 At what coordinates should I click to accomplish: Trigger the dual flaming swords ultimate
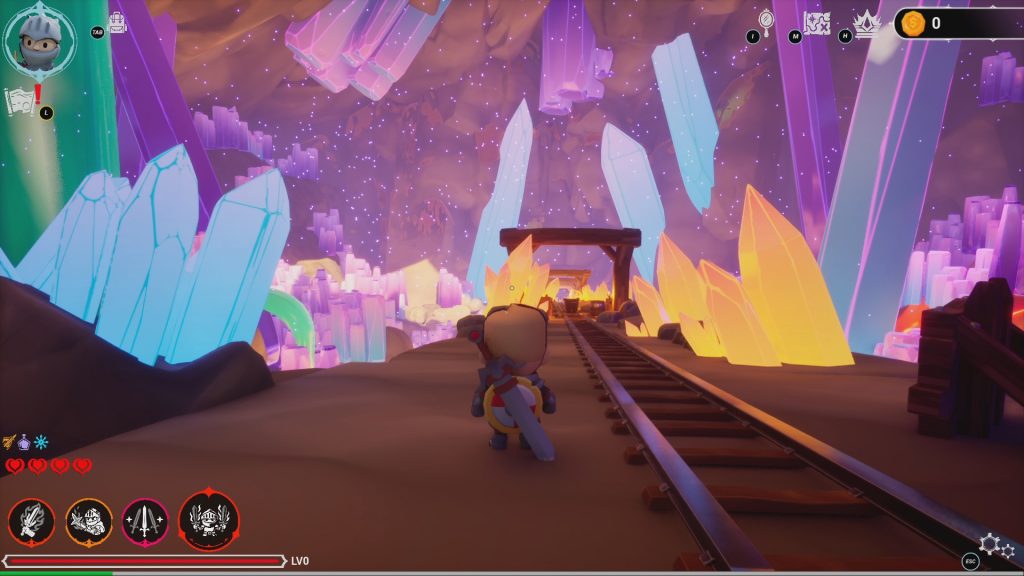click(x=209, y=520)
